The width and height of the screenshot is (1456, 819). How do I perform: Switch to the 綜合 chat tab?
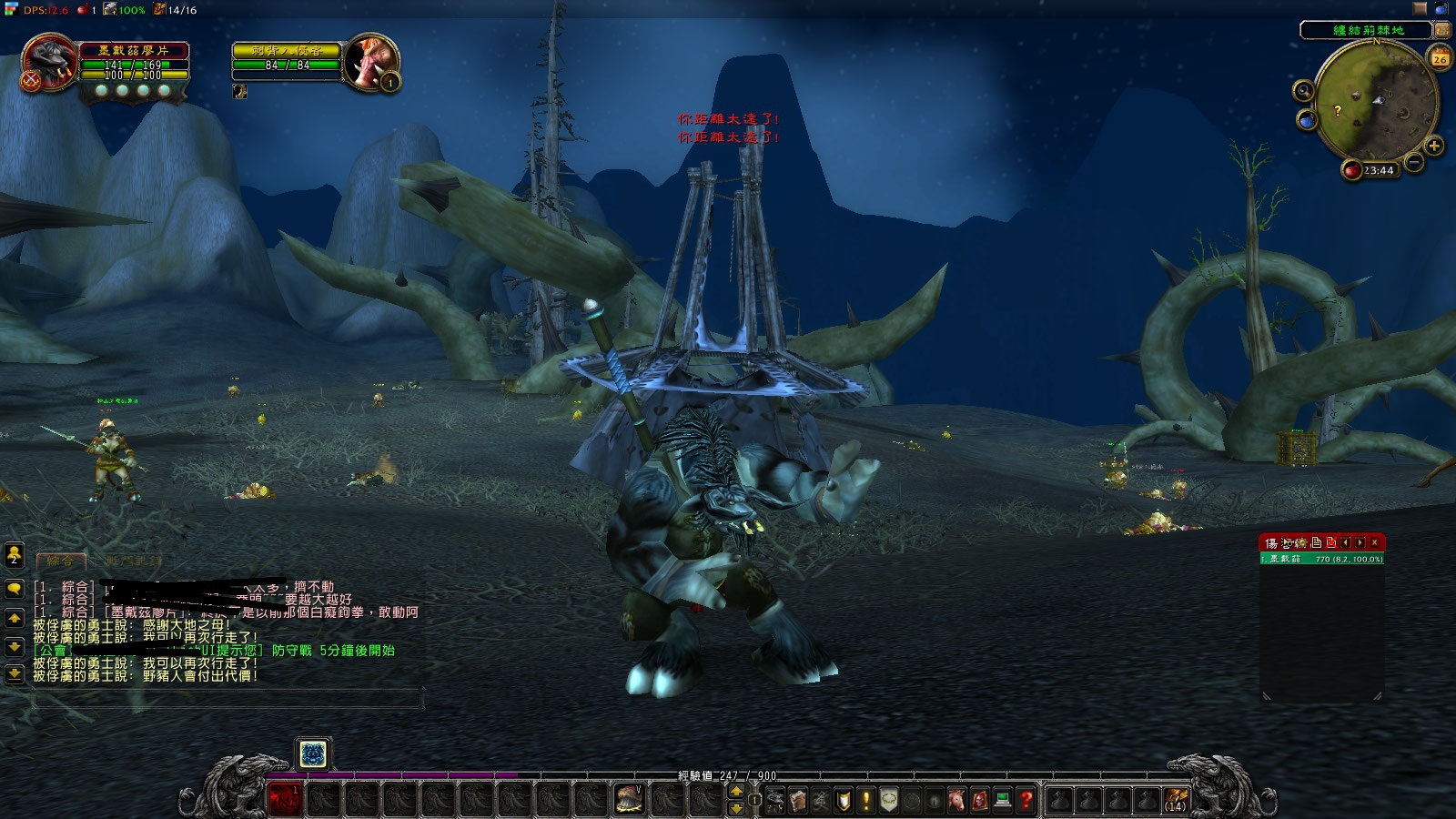60,561
